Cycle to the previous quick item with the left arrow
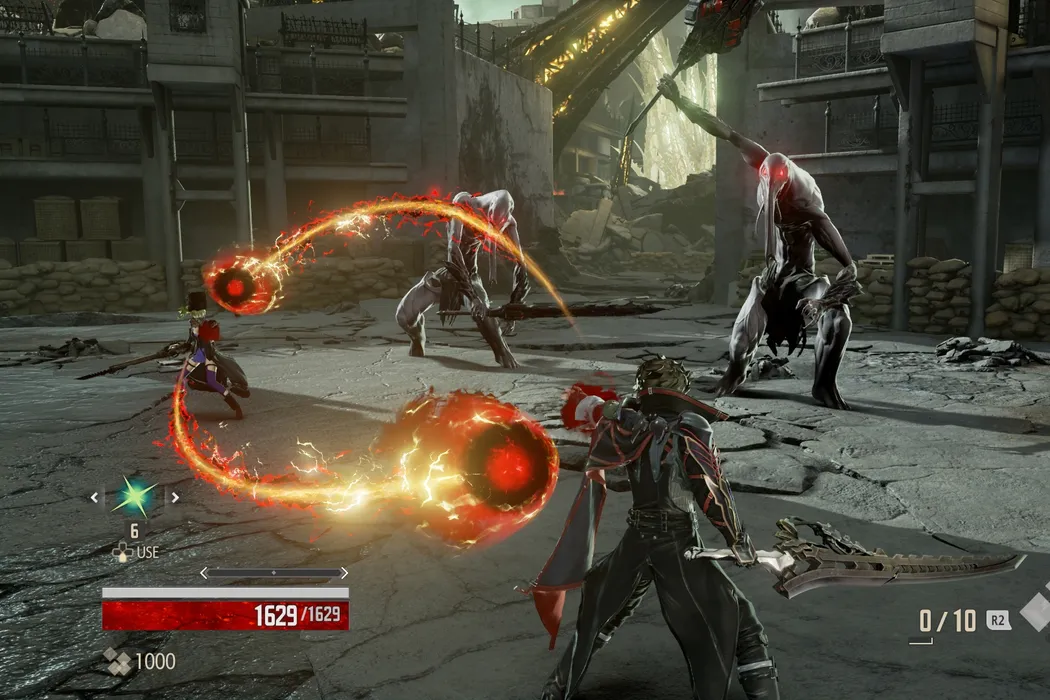Image resolution: width=1050 pixels, height=700 pixels. pyautogui.click(x=96, y=496)
